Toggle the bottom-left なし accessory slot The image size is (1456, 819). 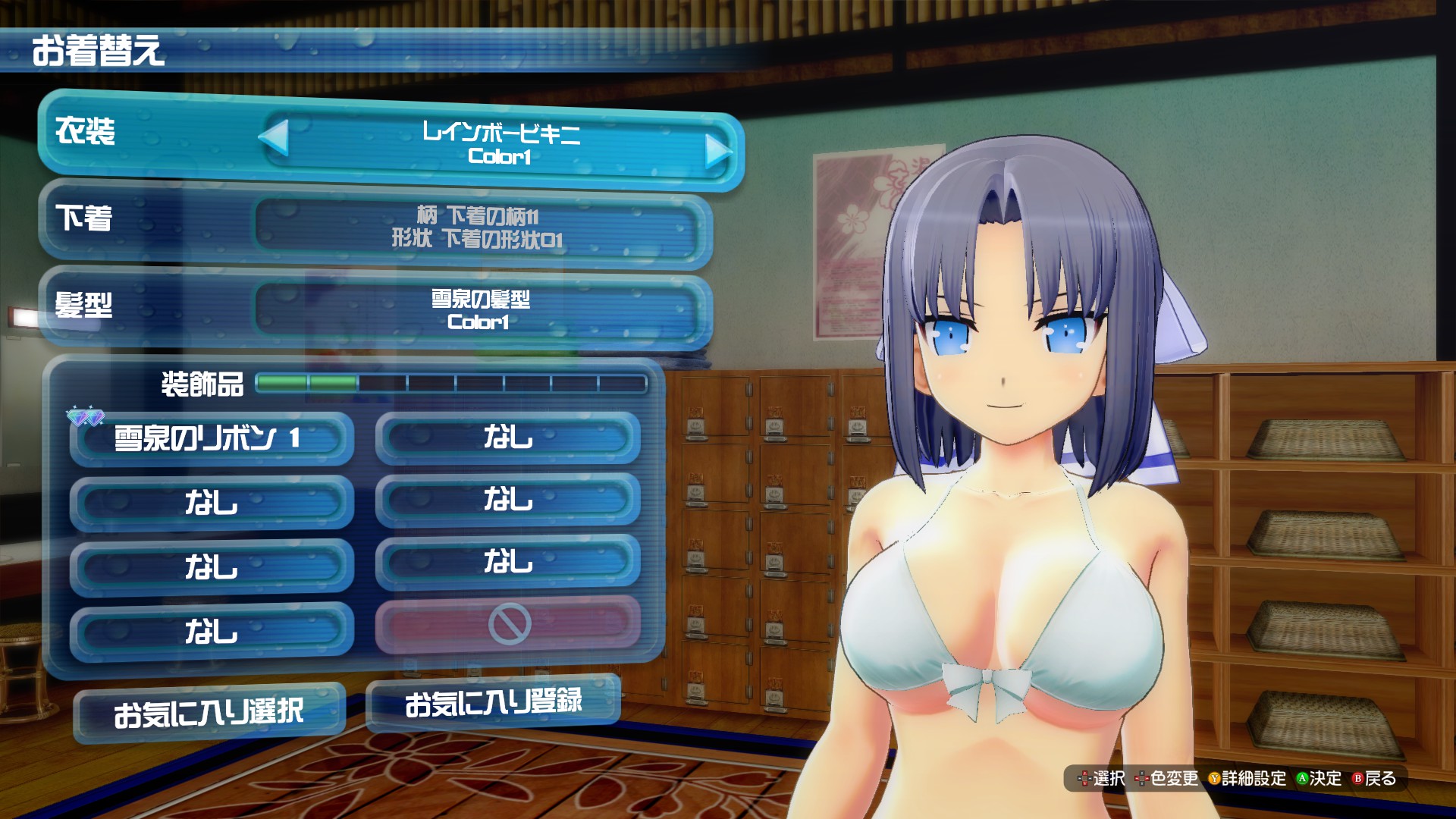point(212,629)
